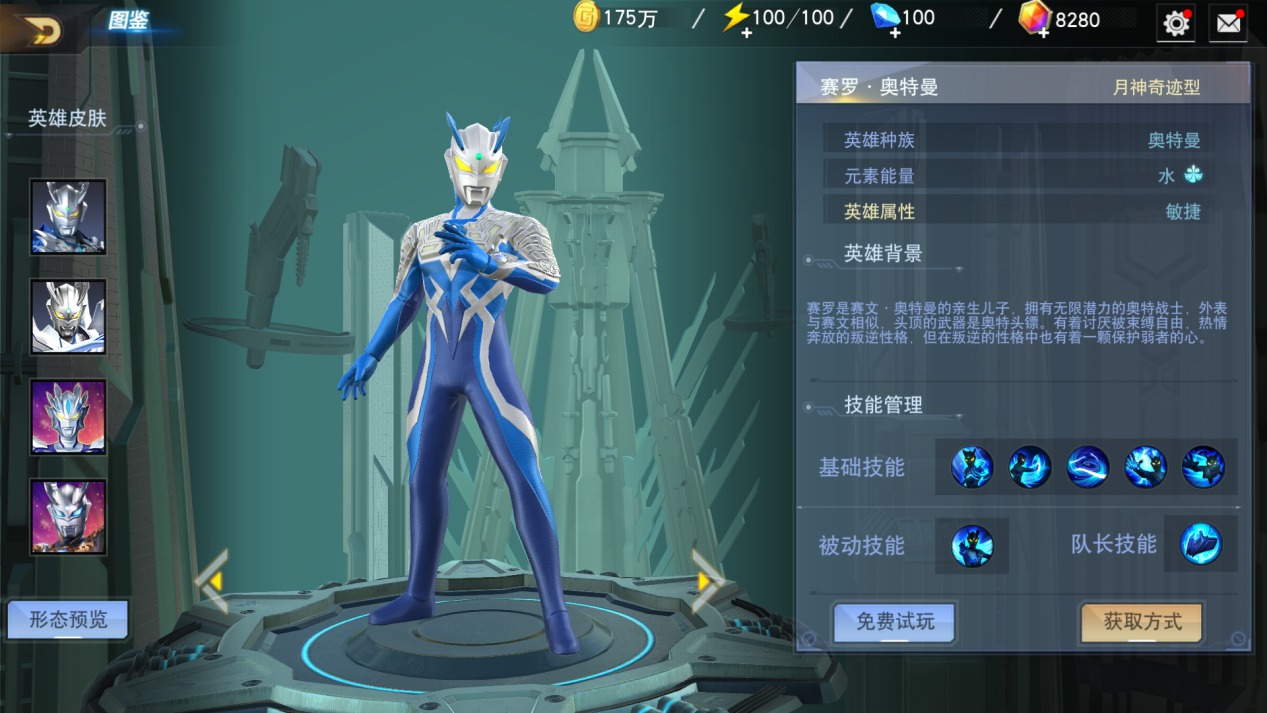The height and width of the screenshot is (713, 1267).
Task: Click 免费试玩 free trial button
Action: coord(895,622)
